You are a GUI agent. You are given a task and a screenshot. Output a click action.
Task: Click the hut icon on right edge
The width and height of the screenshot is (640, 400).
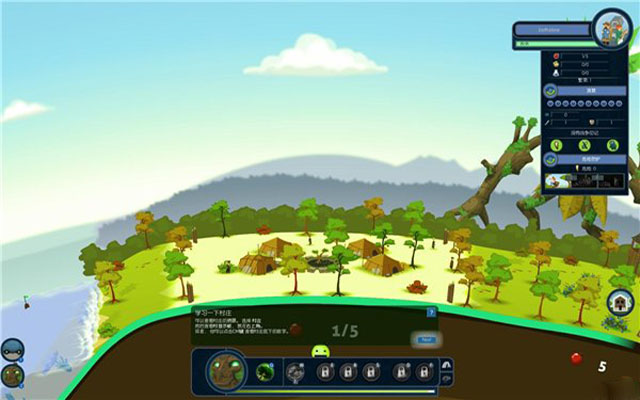pos(620,300)
